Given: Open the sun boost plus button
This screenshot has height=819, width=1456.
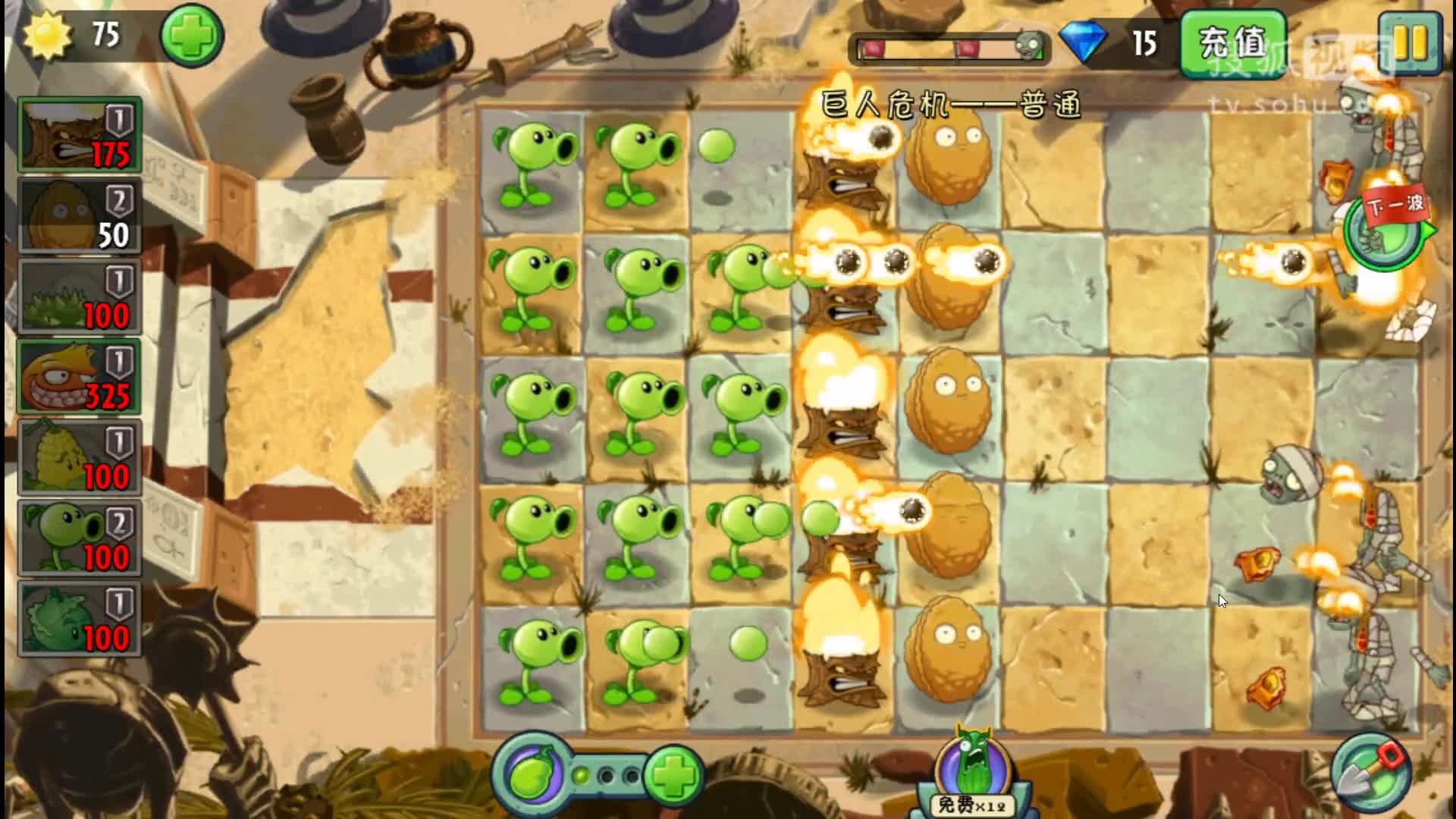Looking at the screenshot, I should coord(190,36).
